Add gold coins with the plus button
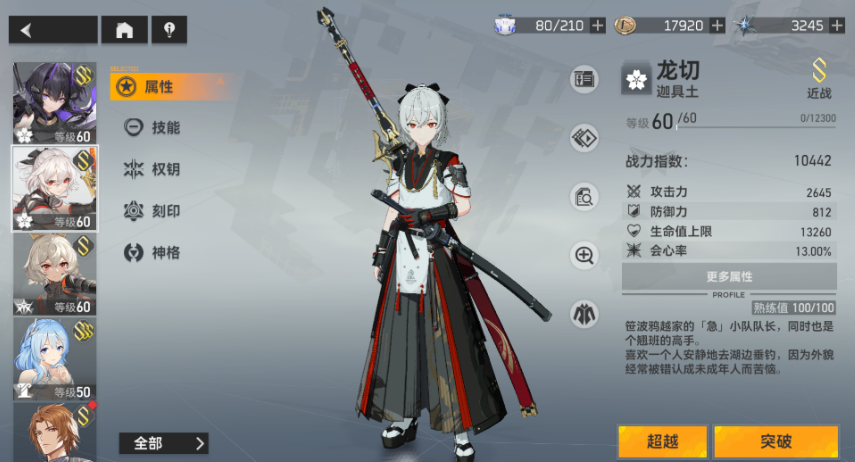This screenshot has width=855, height=462. click(717, 25)
